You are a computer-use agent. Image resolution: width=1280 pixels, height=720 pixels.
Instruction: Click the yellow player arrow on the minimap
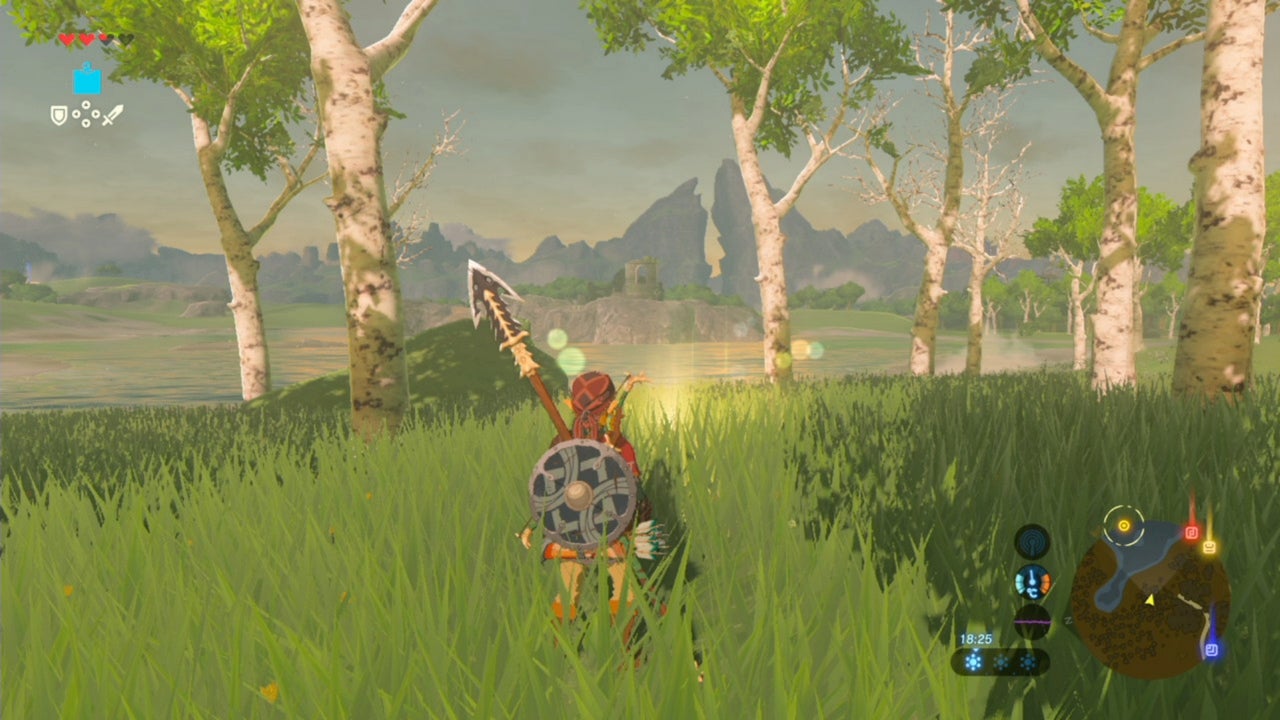(x=1150, y=600)
